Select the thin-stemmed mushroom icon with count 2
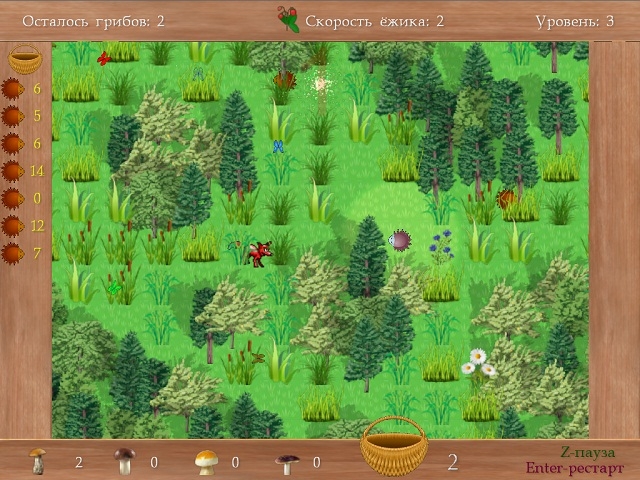 click(38, 461)
